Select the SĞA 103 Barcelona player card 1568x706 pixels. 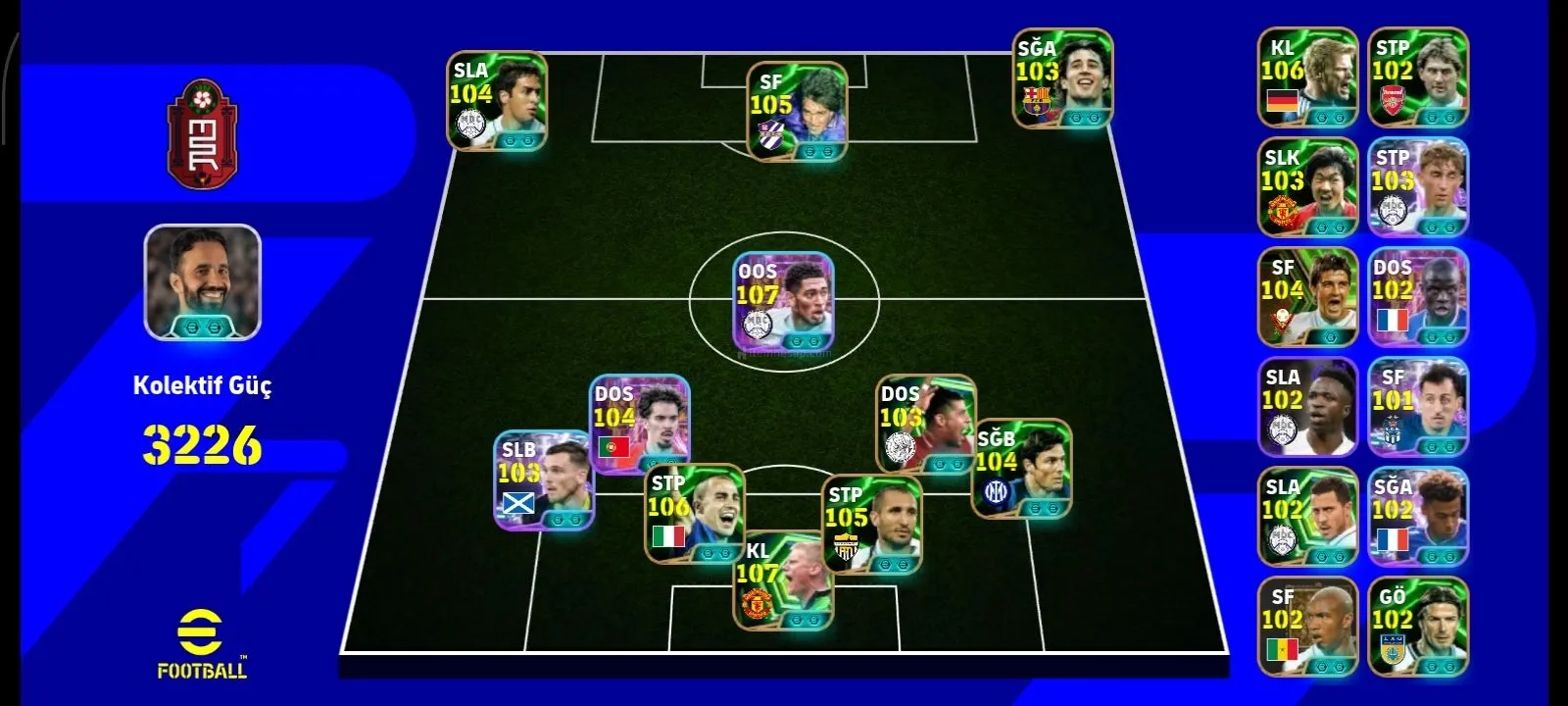pyautogui.click(x=1062, y=78)
